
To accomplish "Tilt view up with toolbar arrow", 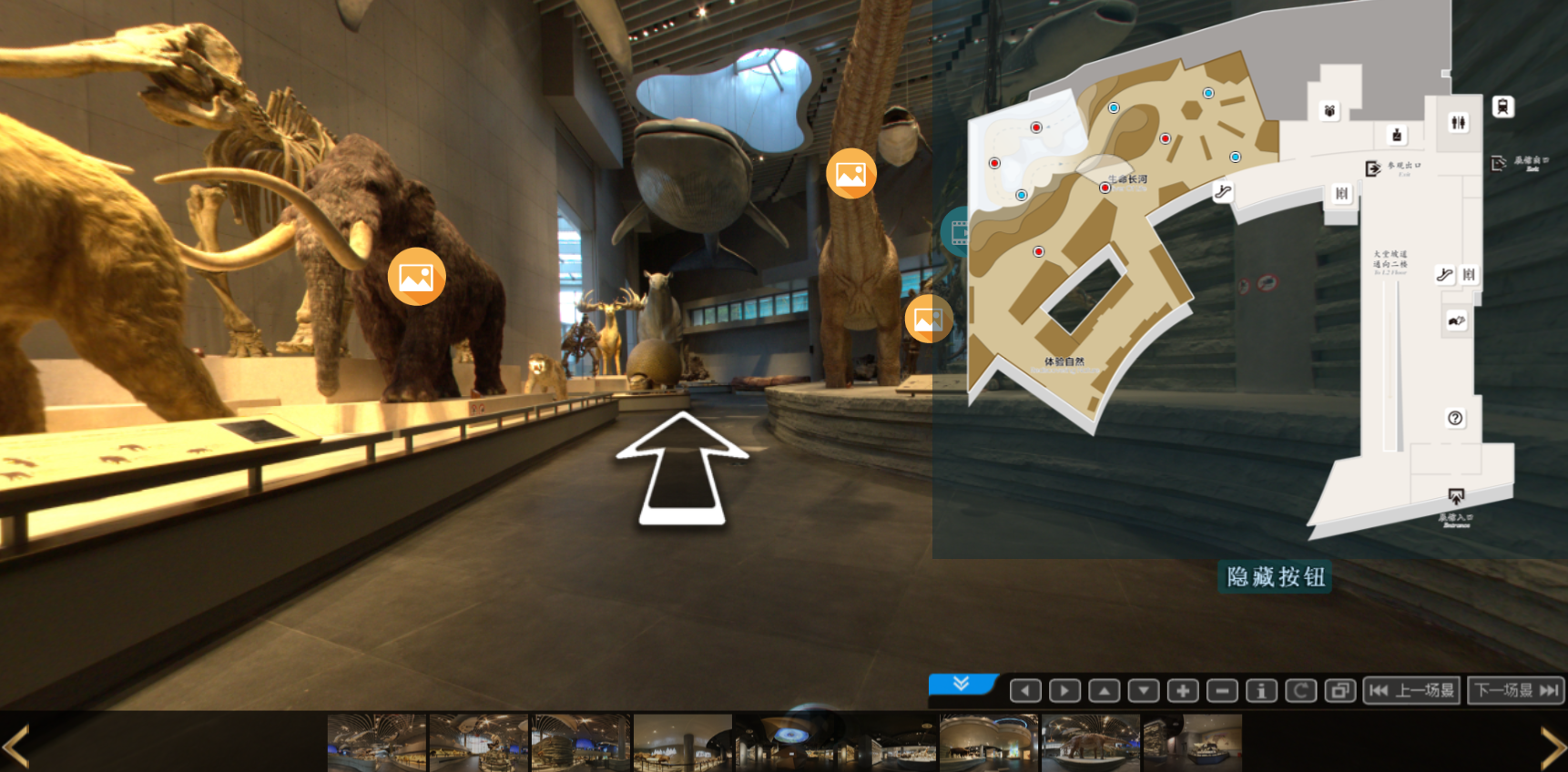I will point(1104,691).
